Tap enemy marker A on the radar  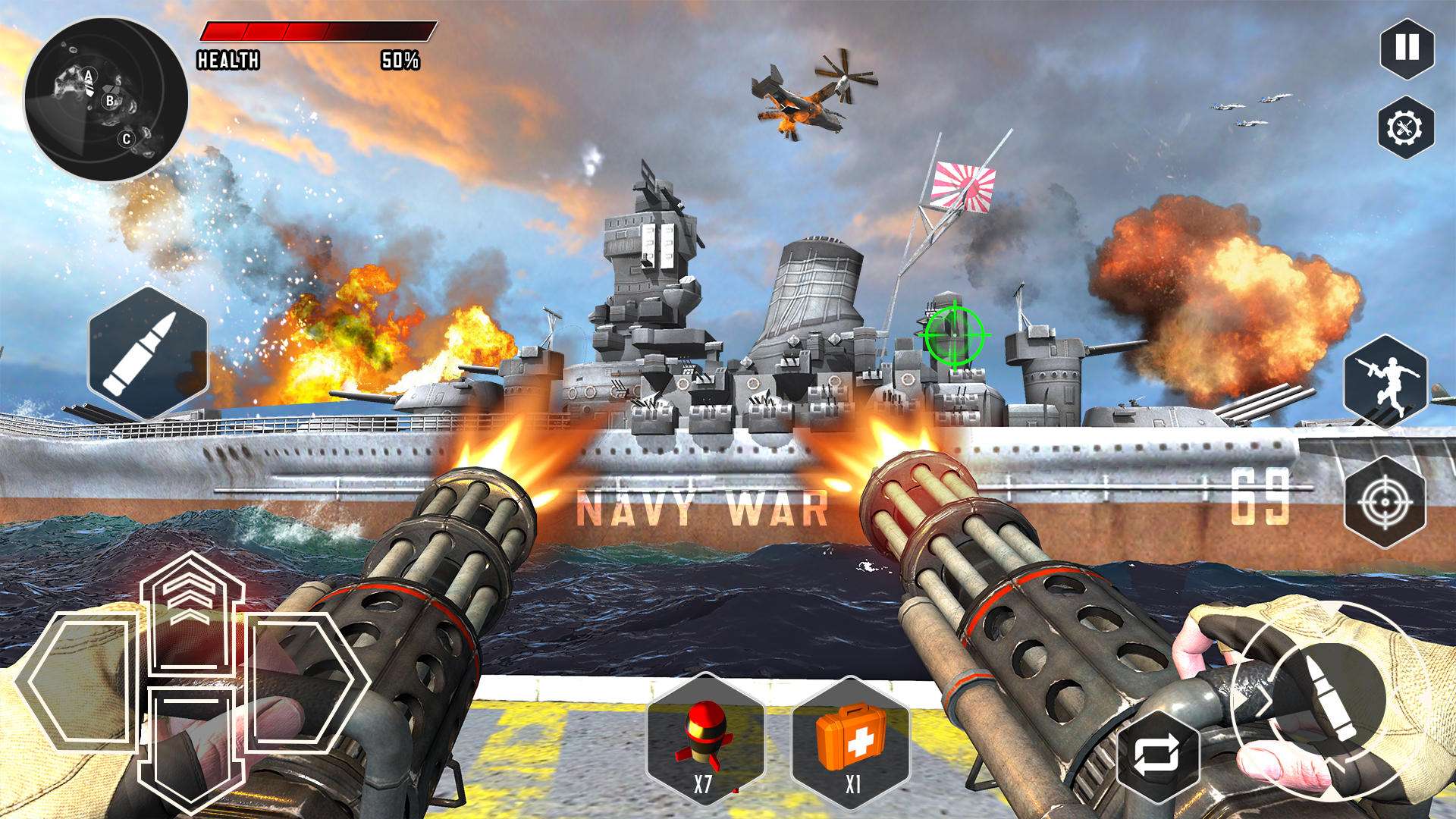click(89, 75)
